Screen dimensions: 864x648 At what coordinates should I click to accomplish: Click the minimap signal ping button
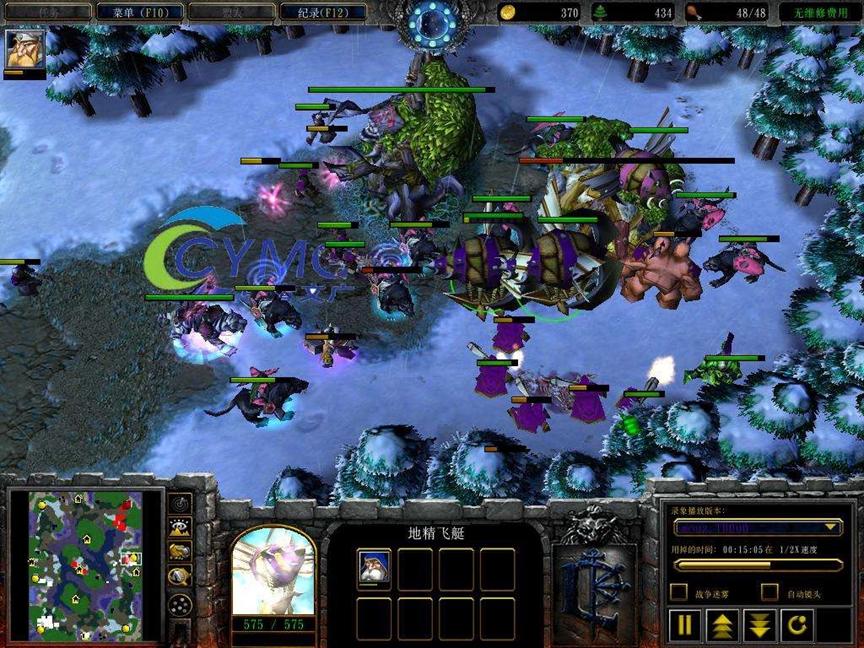180,503
